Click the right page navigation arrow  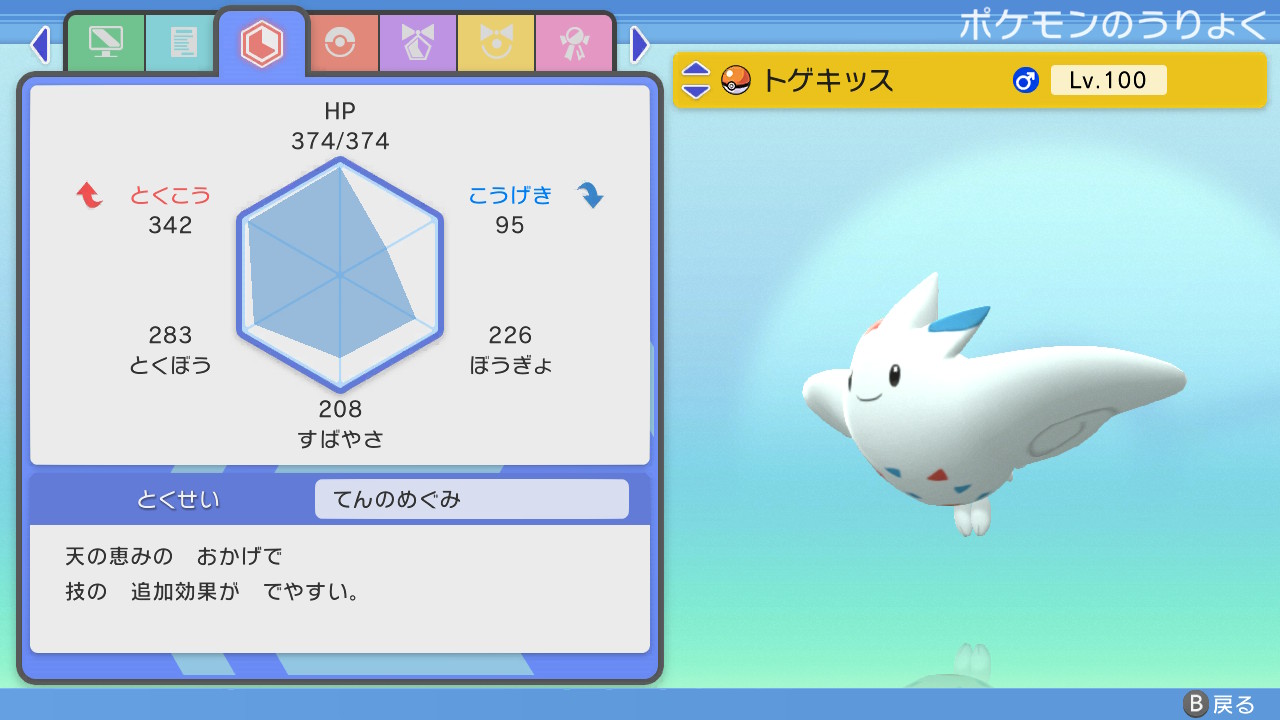tap(638, 45)
